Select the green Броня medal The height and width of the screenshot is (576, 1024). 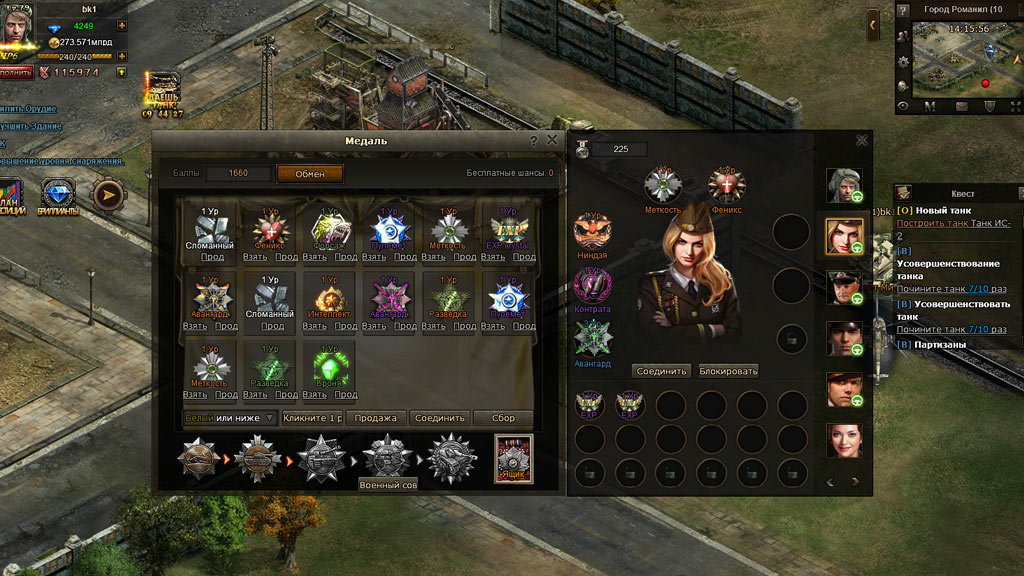click(330, 366)
